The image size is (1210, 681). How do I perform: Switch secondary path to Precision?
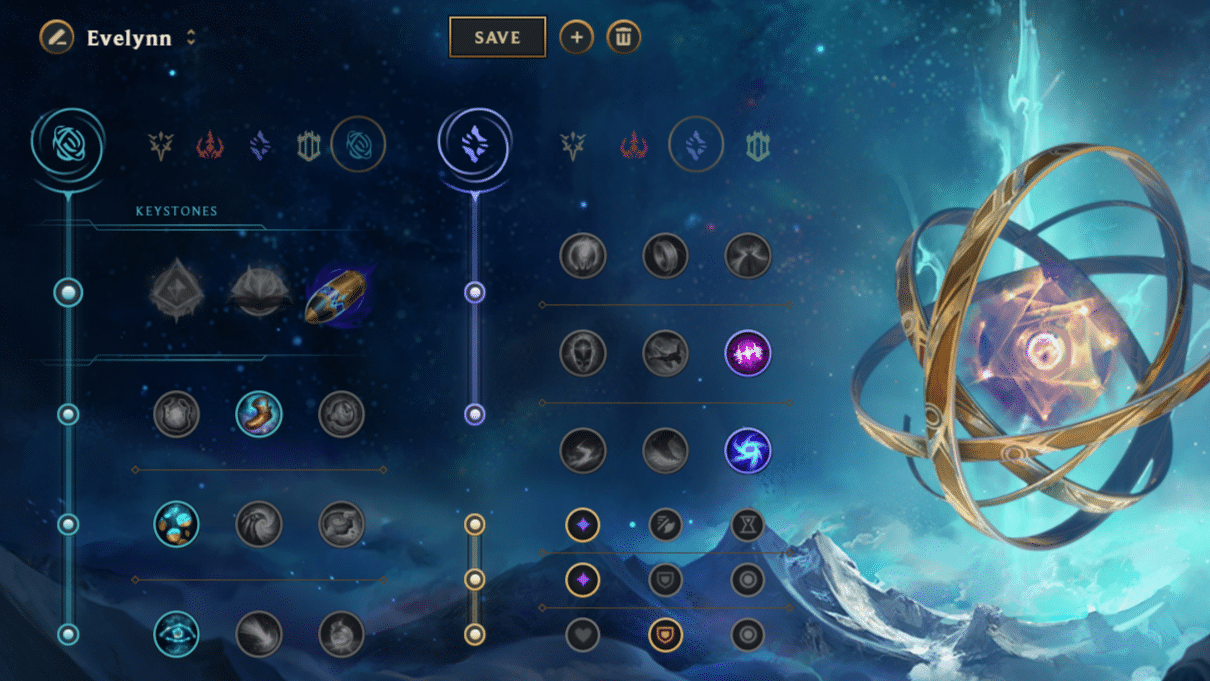tap(573, 146)
